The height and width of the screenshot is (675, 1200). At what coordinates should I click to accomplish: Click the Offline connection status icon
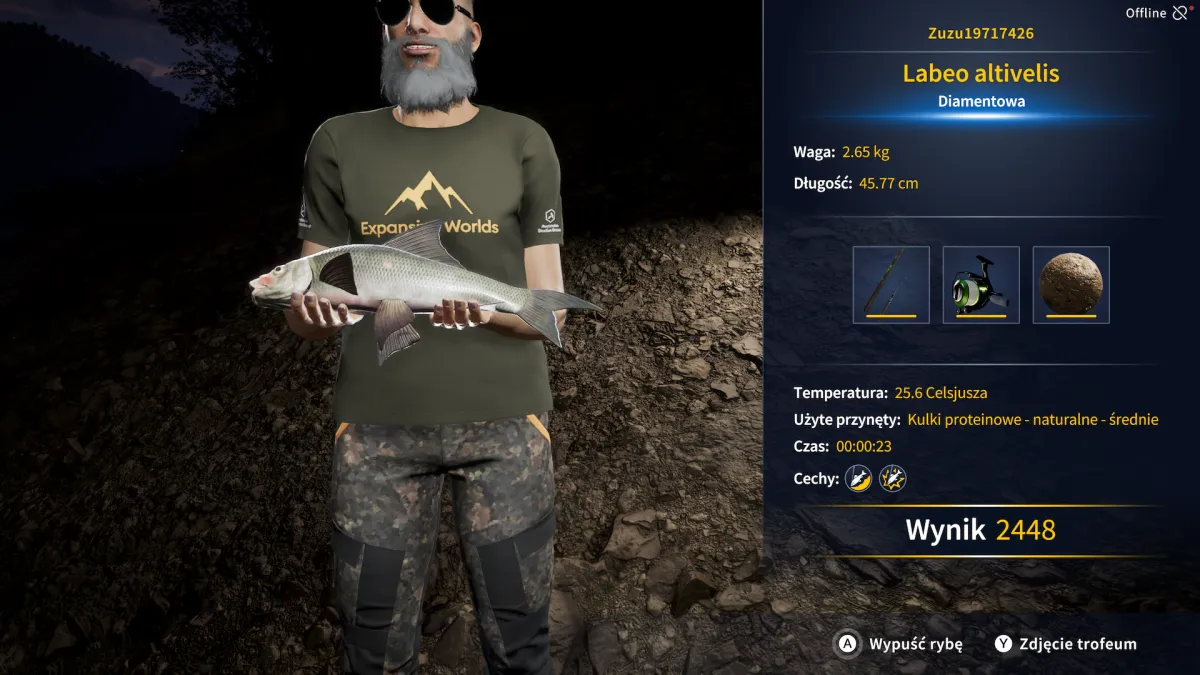pos(1180,13)
